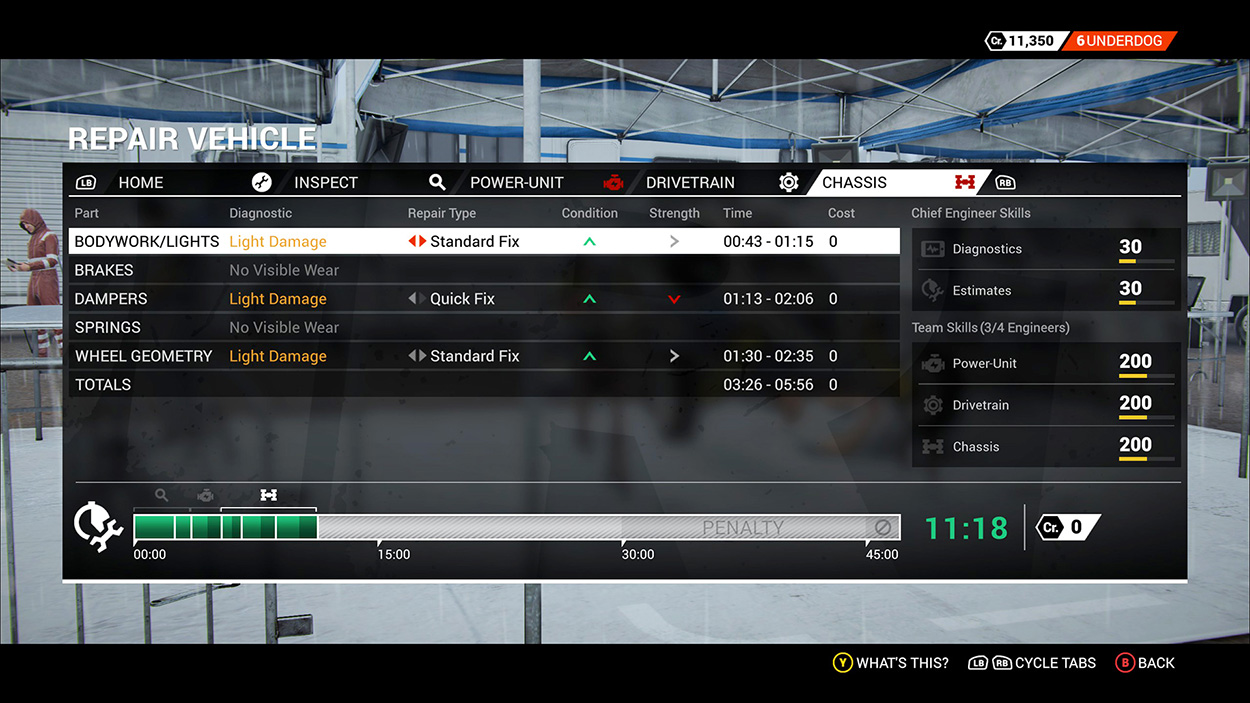Open the Inspect tab
Viewport: 1250px width, 703px height.
[x=325, y=183]
